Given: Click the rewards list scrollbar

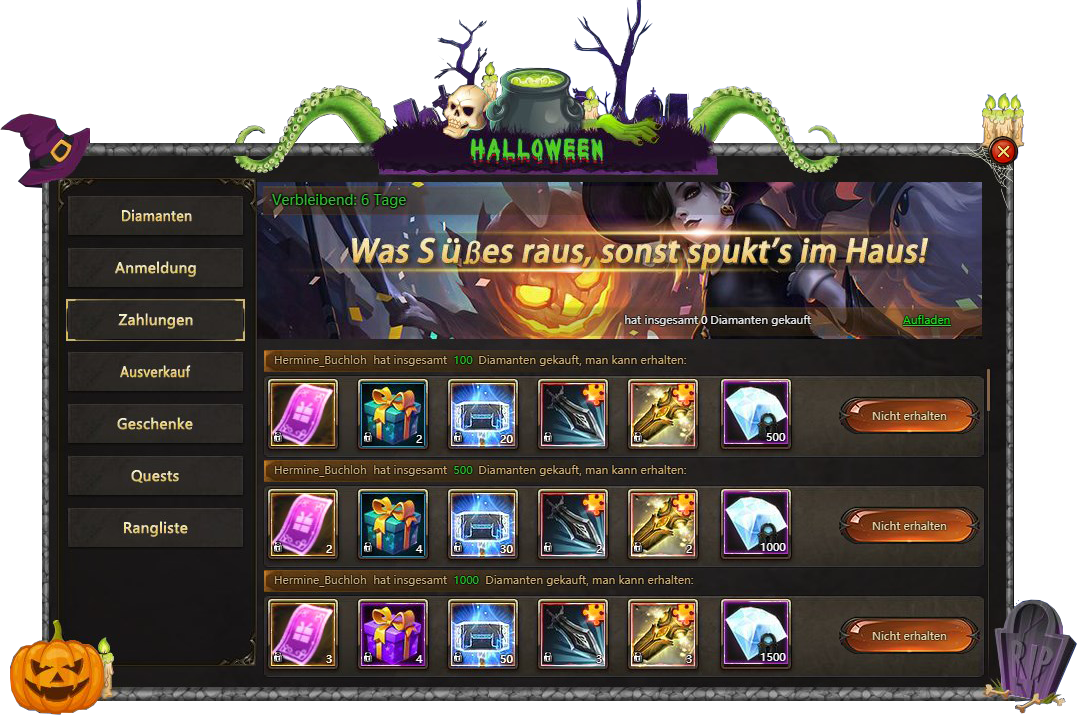Looking at the screenshot, I should (988, 390).
